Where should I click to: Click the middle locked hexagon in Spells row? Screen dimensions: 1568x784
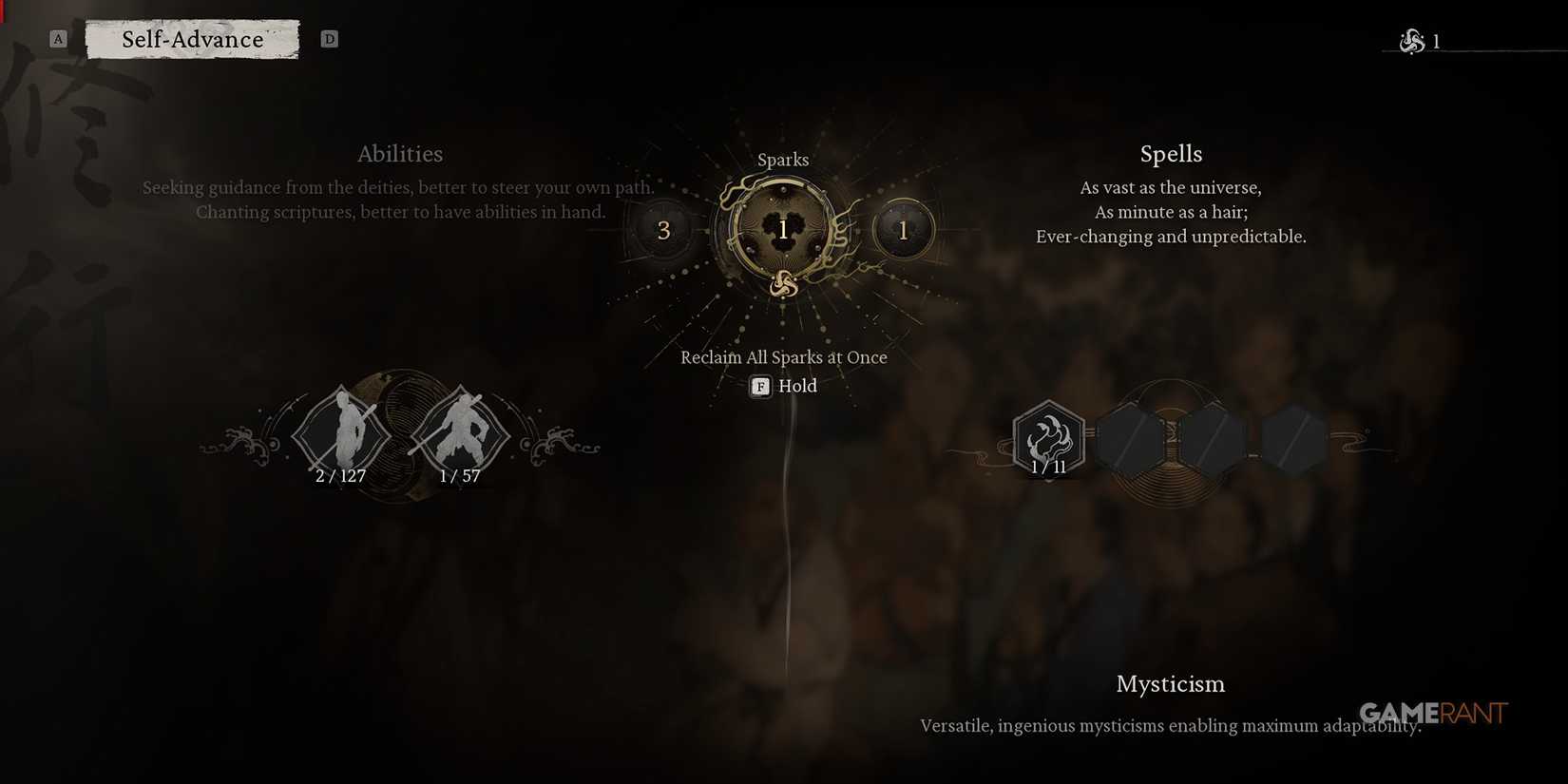click(1214, 439)
